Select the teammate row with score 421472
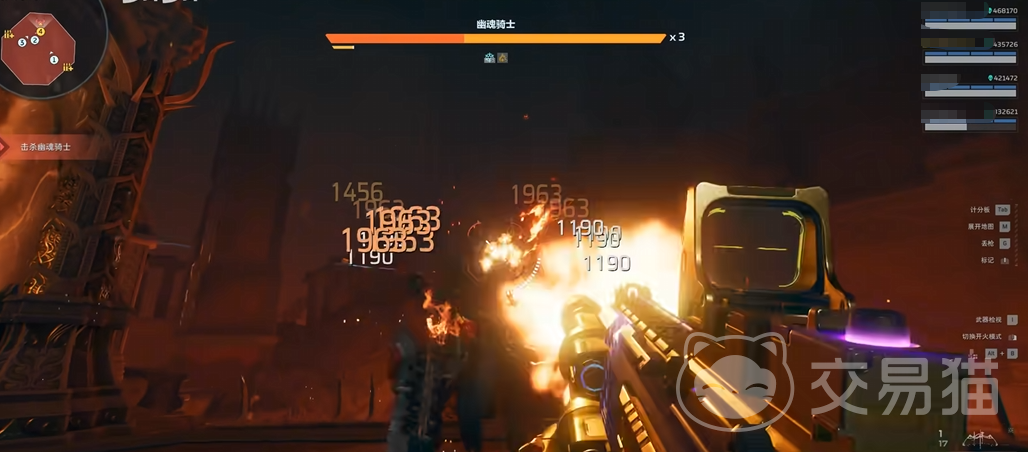This screenshot has width=1028, height=452. pos(969,84)
